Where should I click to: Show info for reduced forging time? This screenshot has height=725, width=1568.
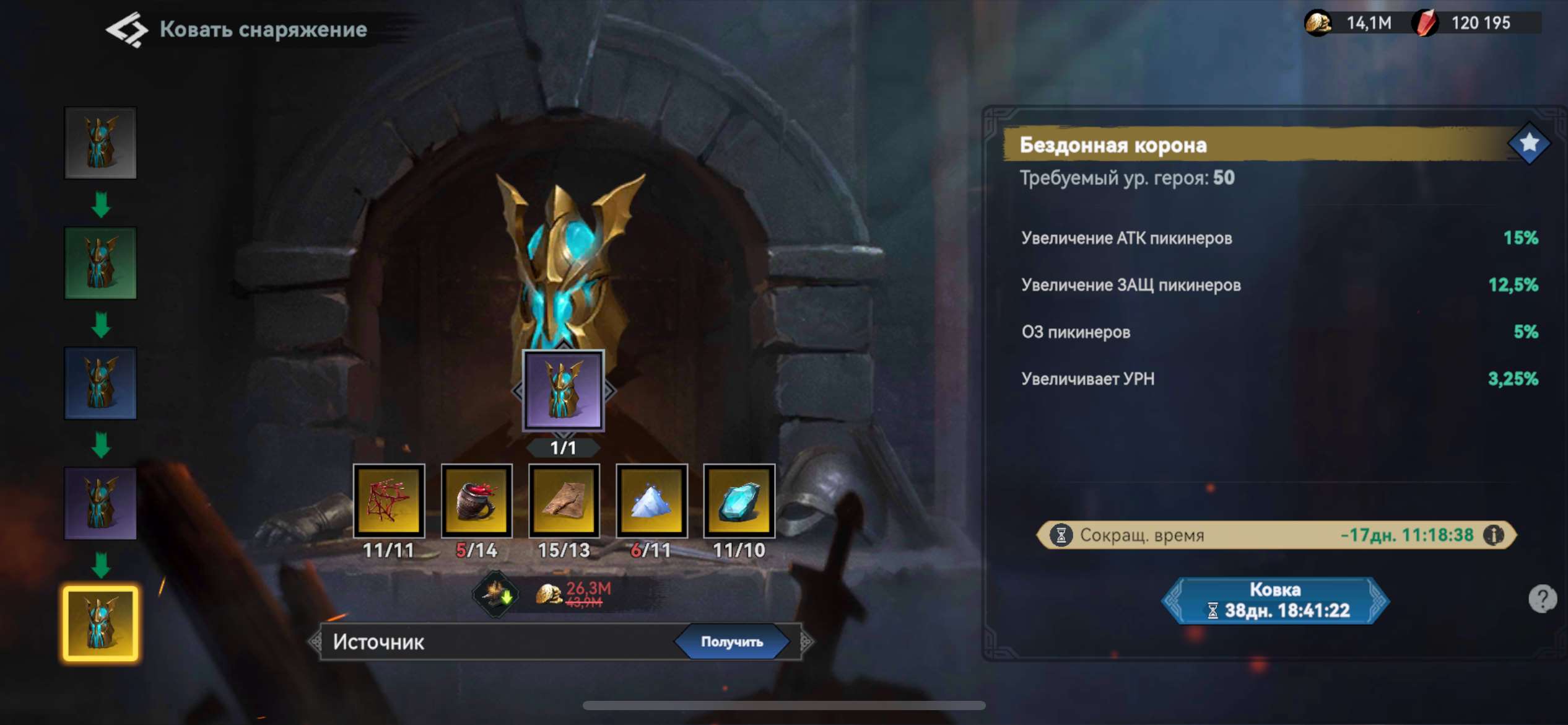click(1493, 535)
